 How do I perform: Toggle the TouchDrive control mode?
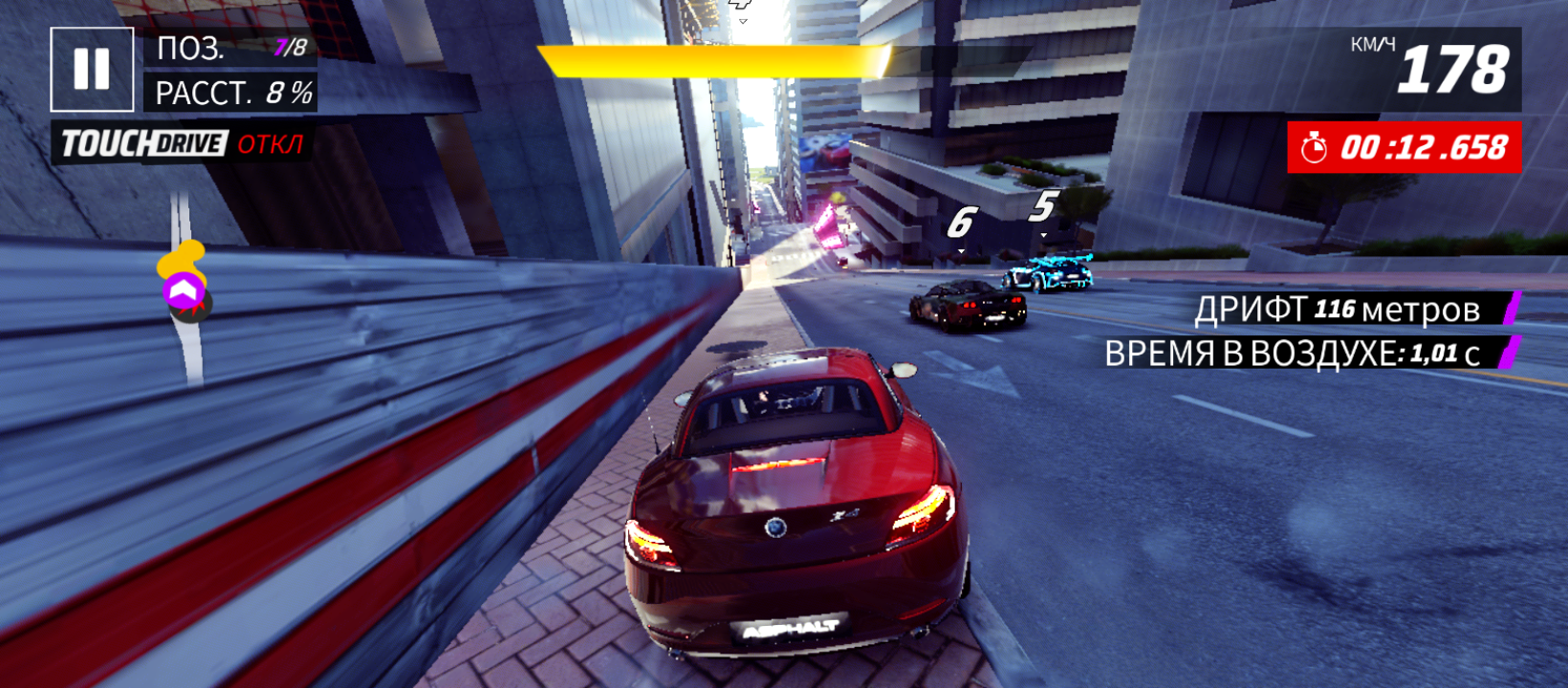tap(183, 144)
